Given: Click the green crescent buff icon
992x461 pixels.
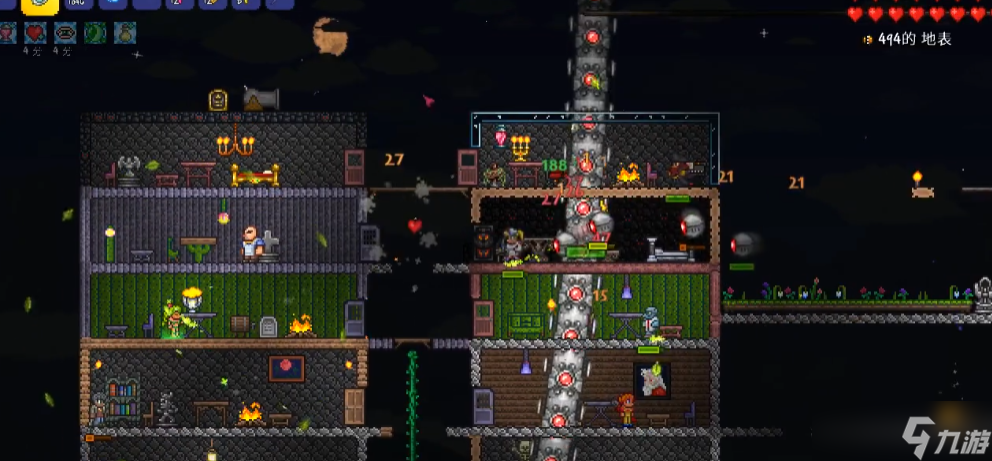Looking at the screenshot, I should point(95,33).
